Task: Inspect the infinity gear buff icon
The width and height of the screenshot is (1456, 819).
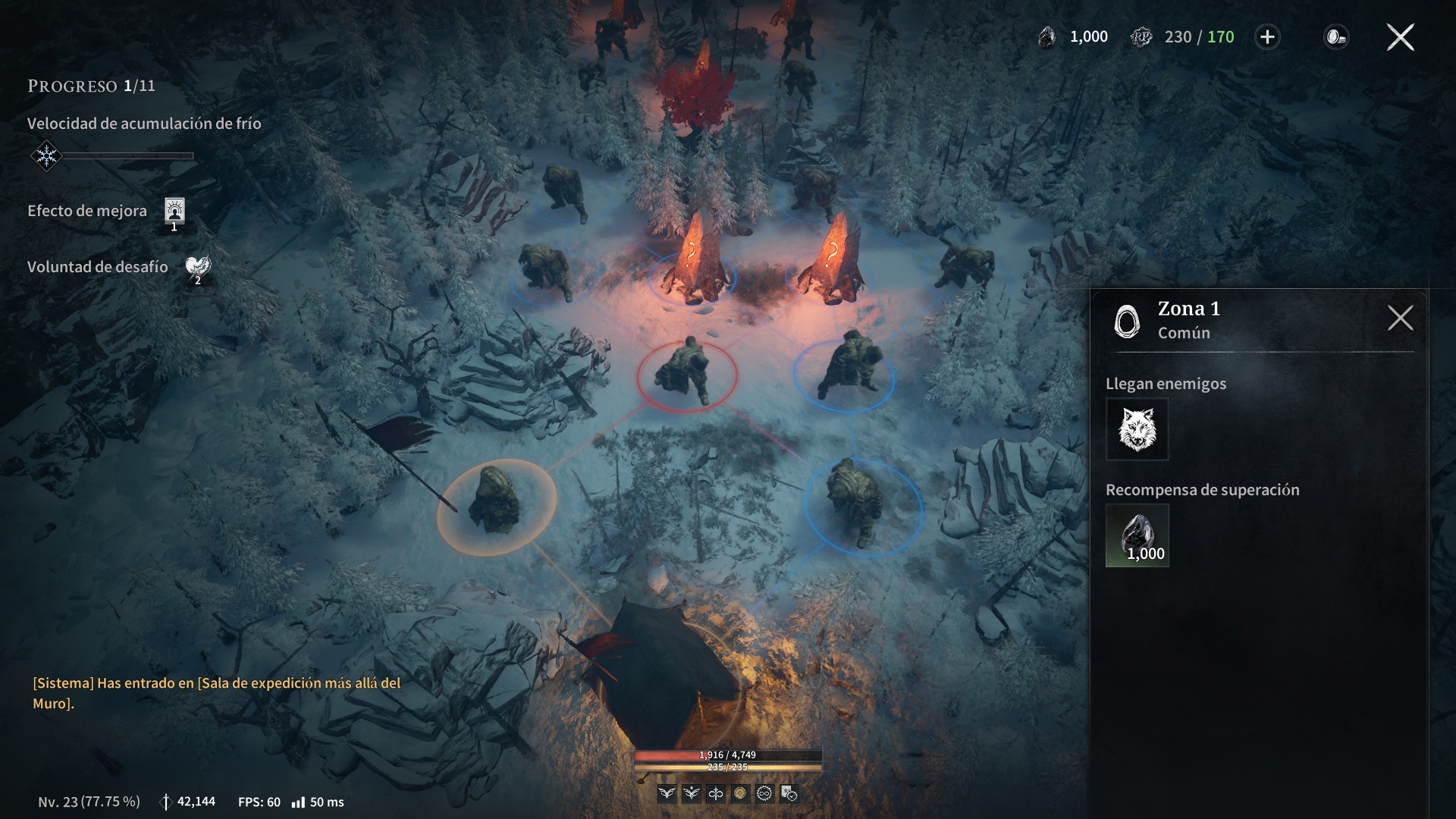Action: click(x=764, y=793)
